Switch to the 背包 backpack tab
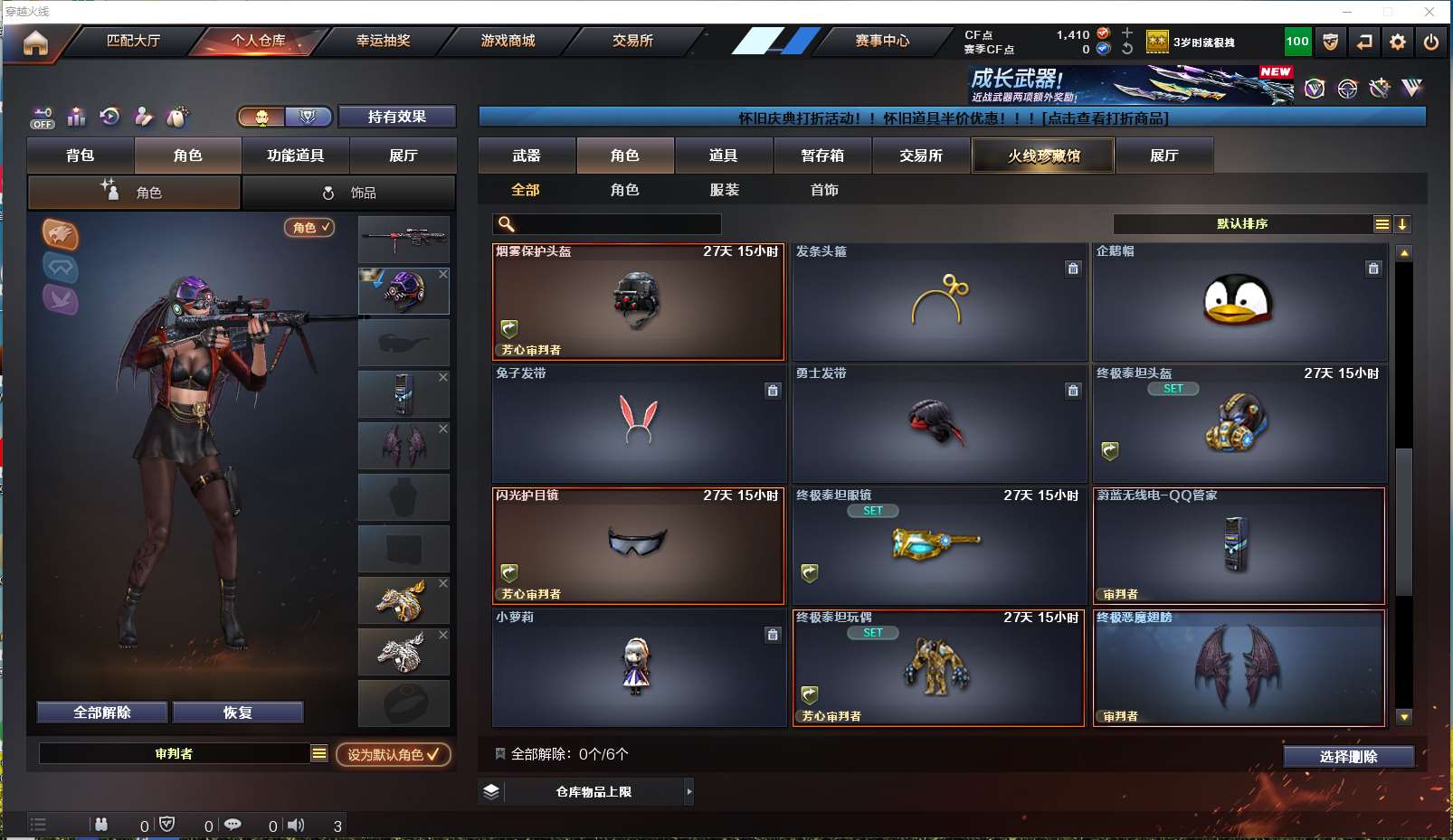This screenshot has width=1453, height=840. click(81, 156)
